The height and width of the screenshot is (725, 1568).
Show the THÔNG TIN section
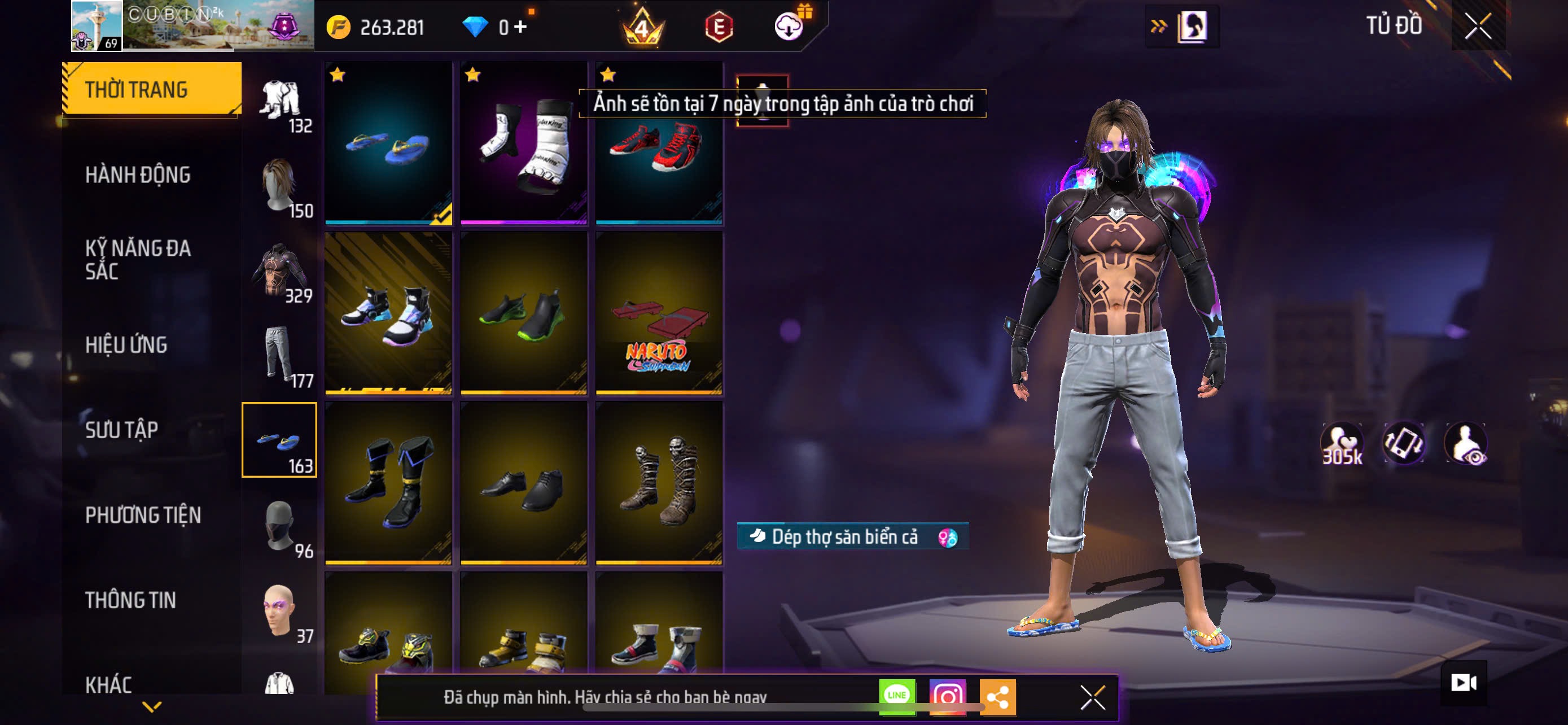(x=130, y=600)
